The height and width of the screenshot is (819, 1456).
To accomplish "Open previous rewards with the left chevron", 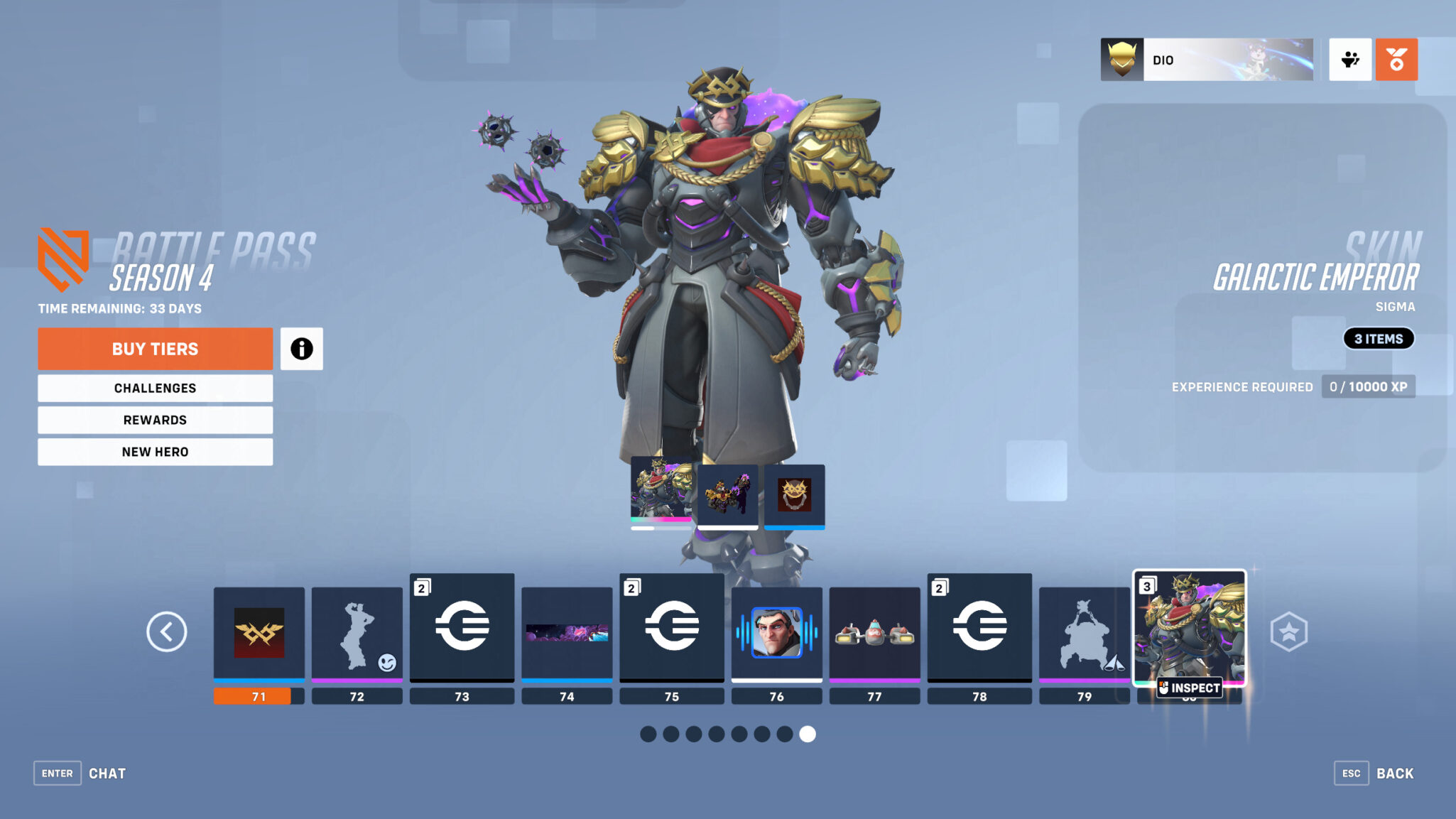I will (x=167, y=631).
